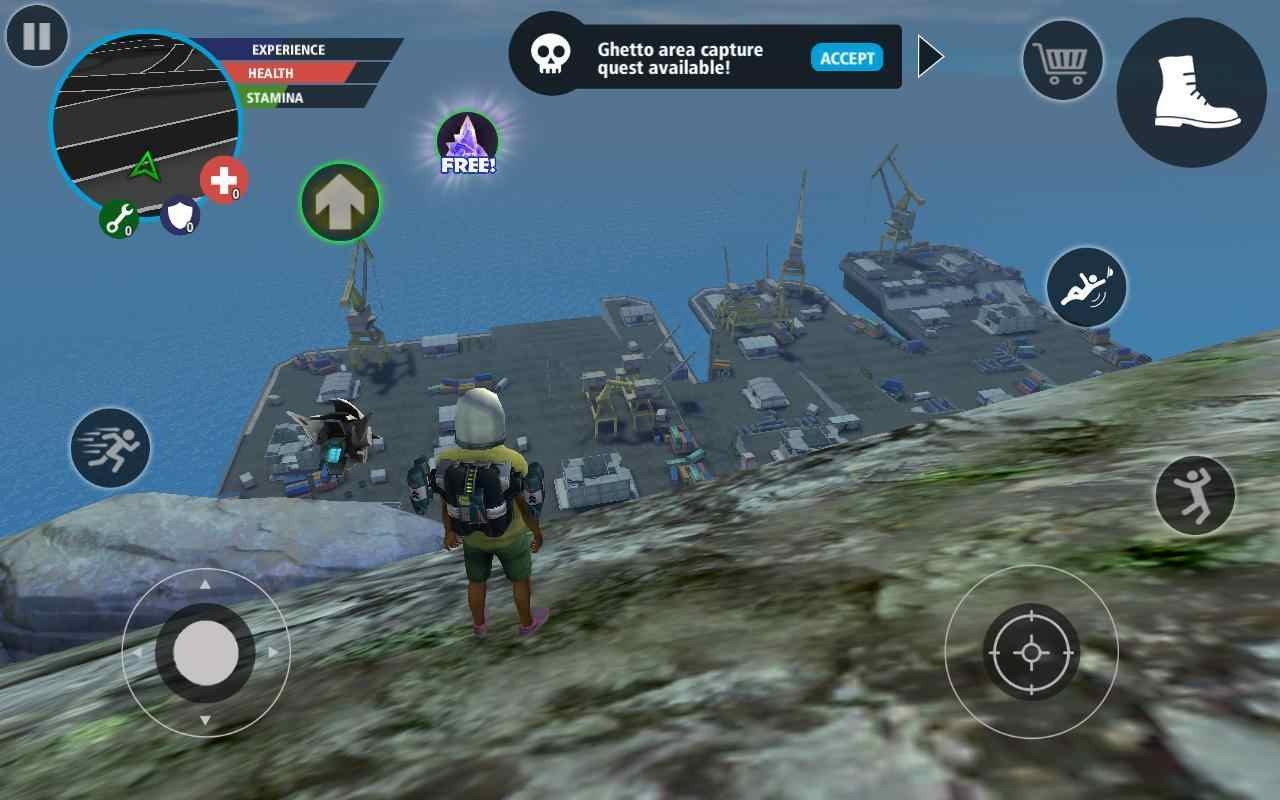Use the green wrench repair icon
1280x800 pixels.
[118, 218]
